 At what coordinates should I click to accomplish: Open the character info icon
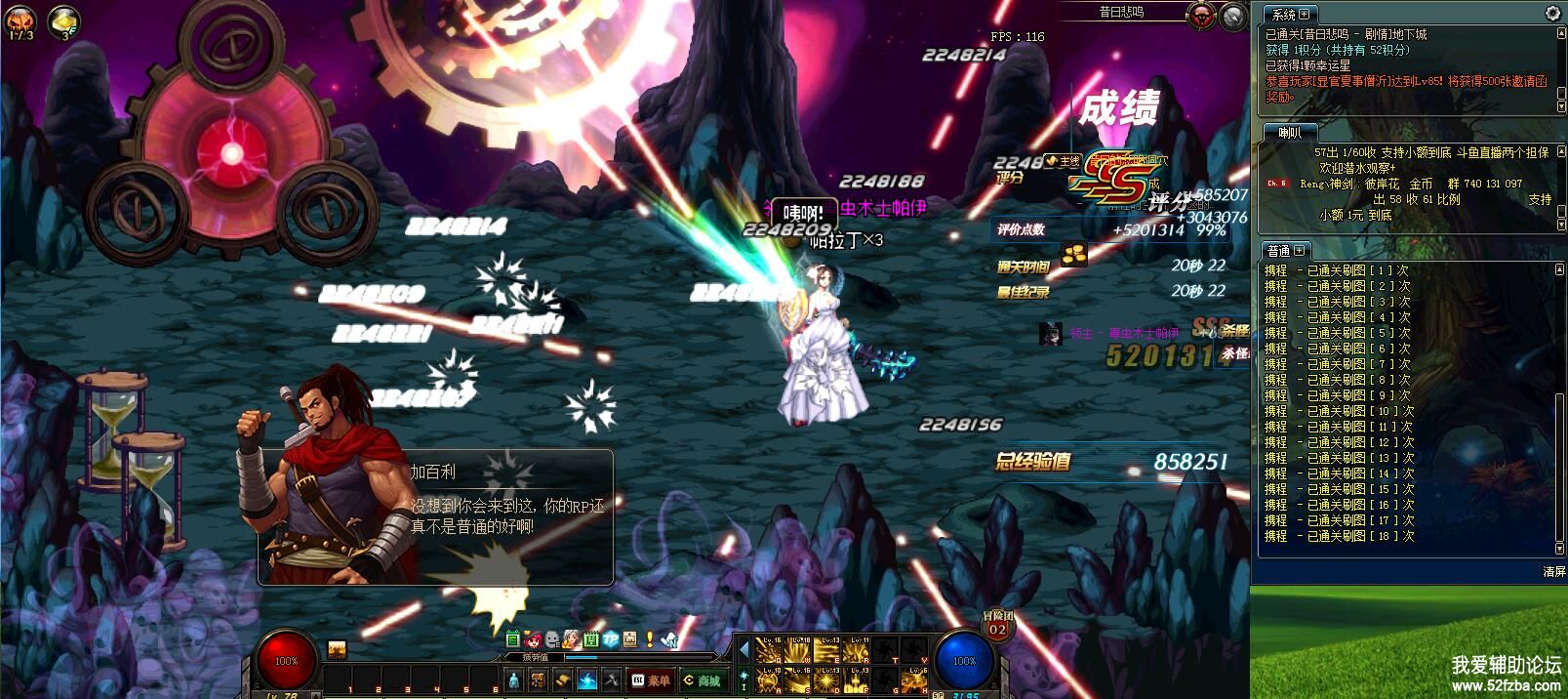[514, 680]
